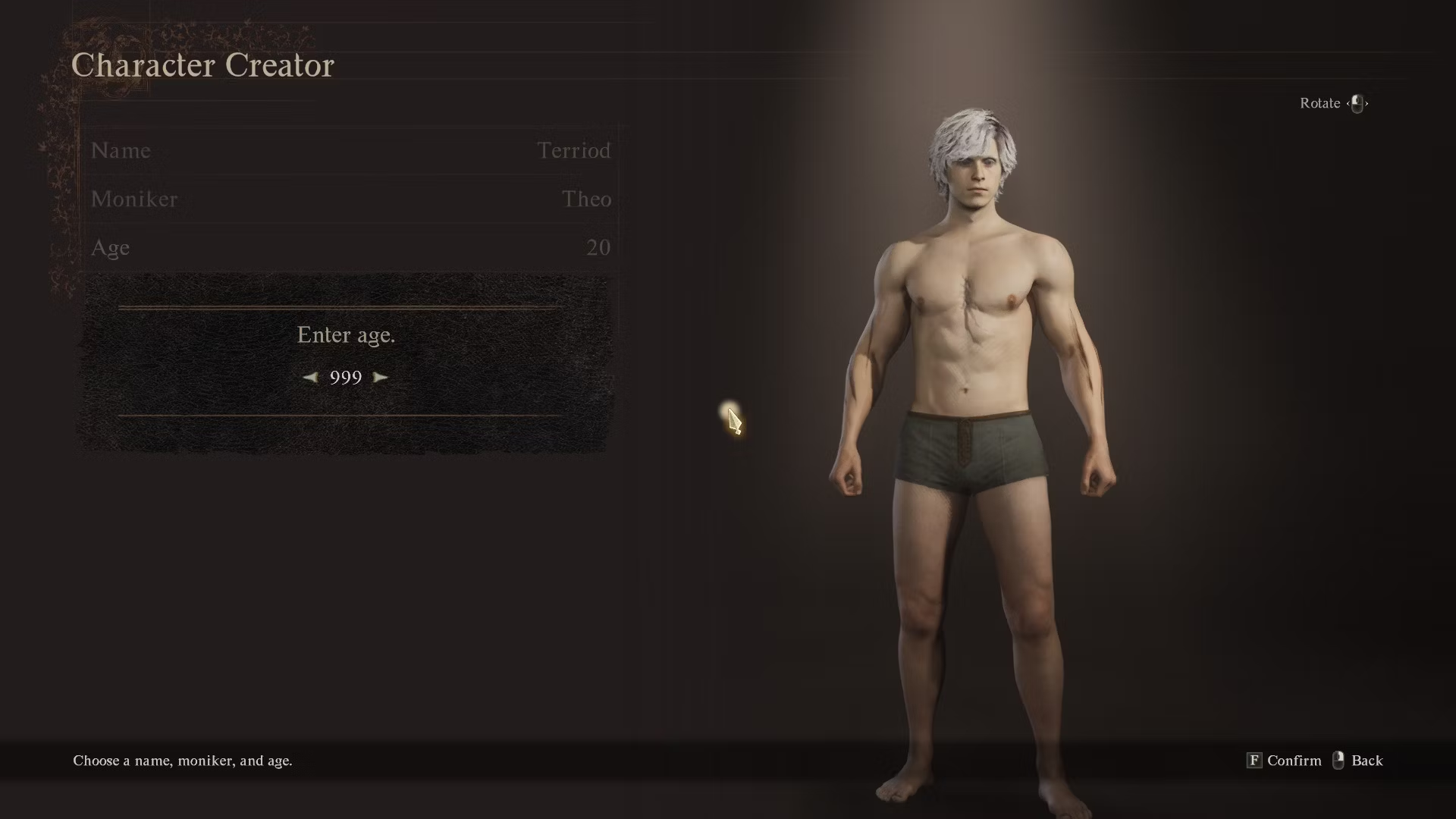Decrease age with the left arrow
1456x819 pixels.
(x=310, y=377)
